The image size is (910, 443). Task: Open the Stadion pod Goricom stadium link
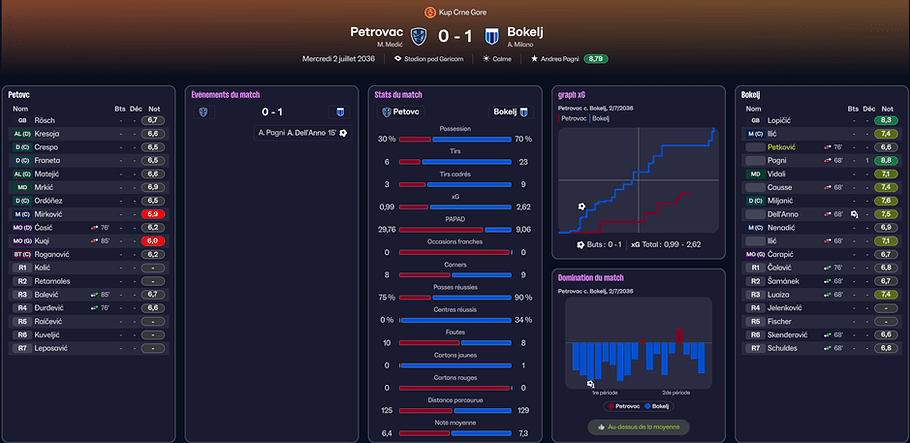point(432,59)
